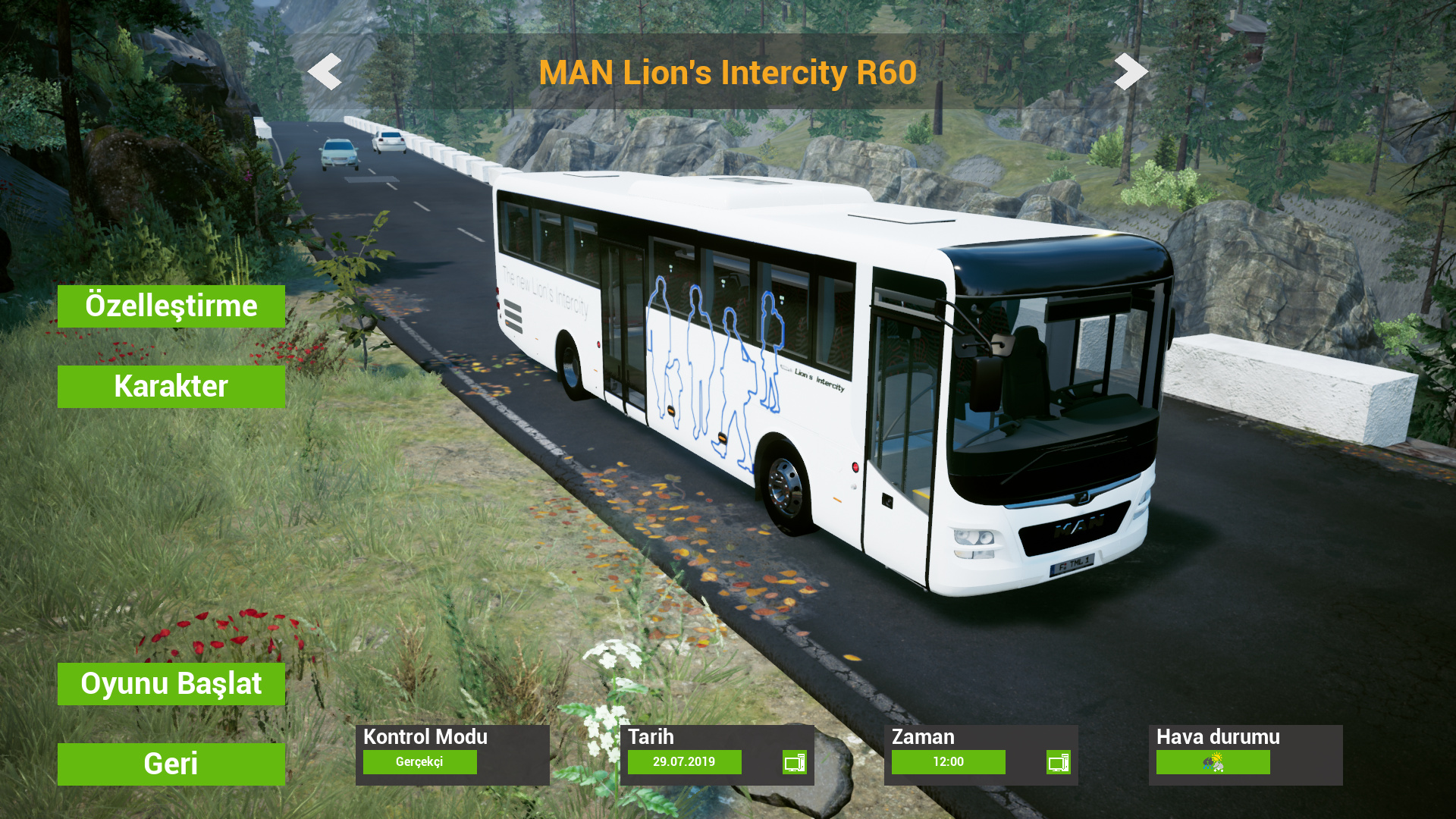Viewport: 1456px width, 819px height.
Task: Change the Tarih date value 29.07.2019
Action: (x=684, y=762)
